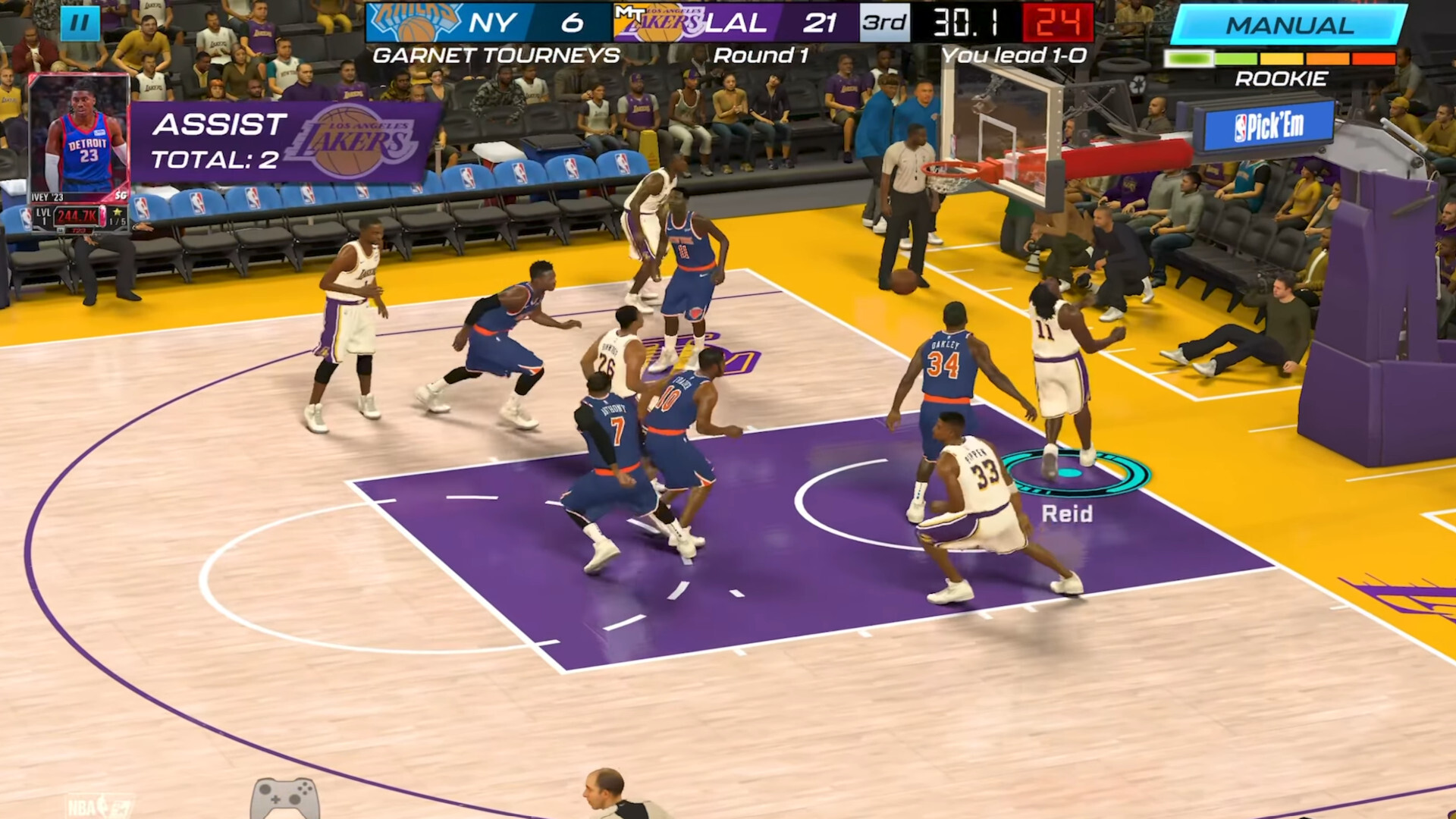The width and height of the screenshot is (1456, 819).
Task: Switch to the GARNET TOURNEYS view
Action: click(497, 54)
